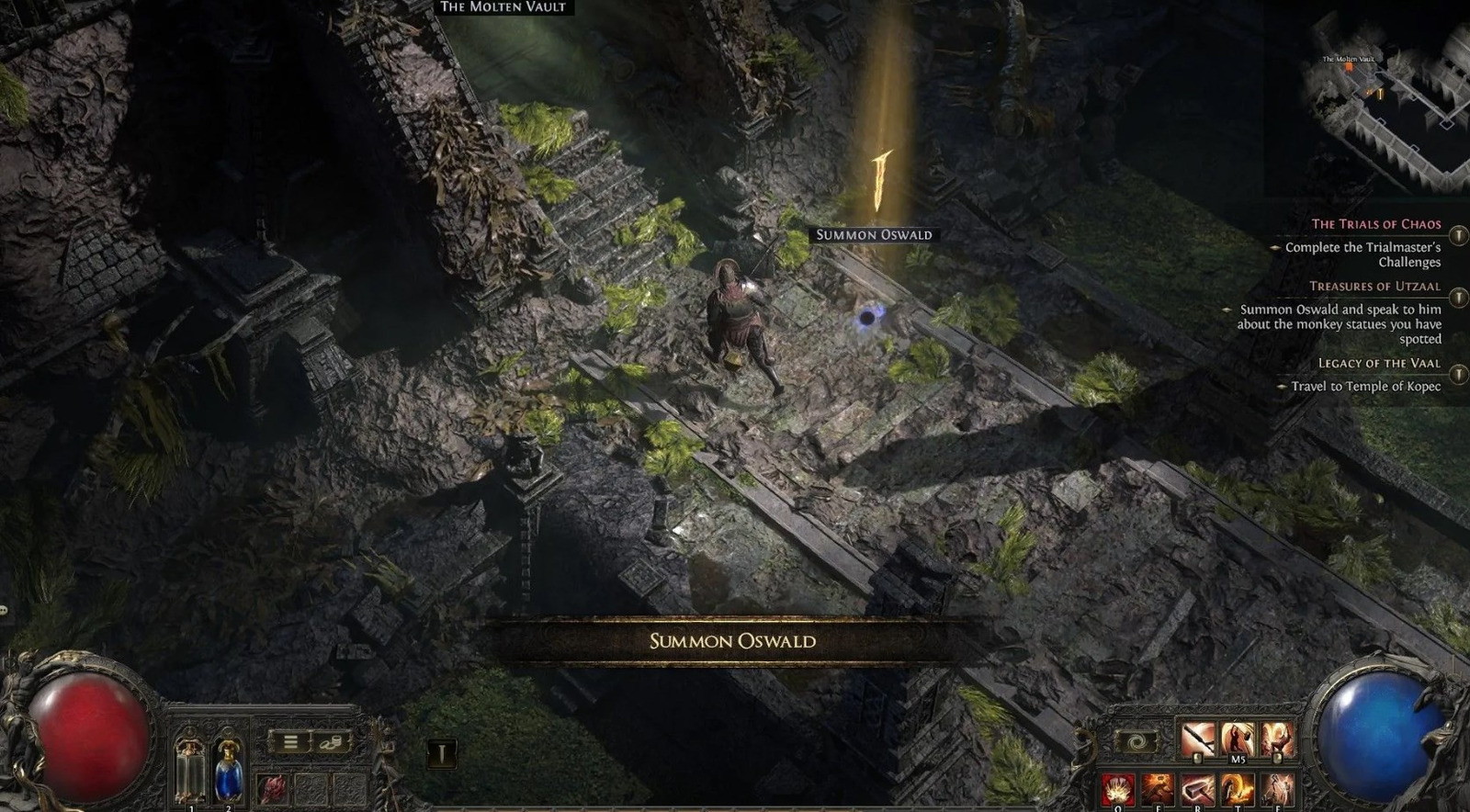Activate the glowing hammer head skill
Viewport: 1470px width, 812px height.
pyautogui.click(x=1198, y=789)
